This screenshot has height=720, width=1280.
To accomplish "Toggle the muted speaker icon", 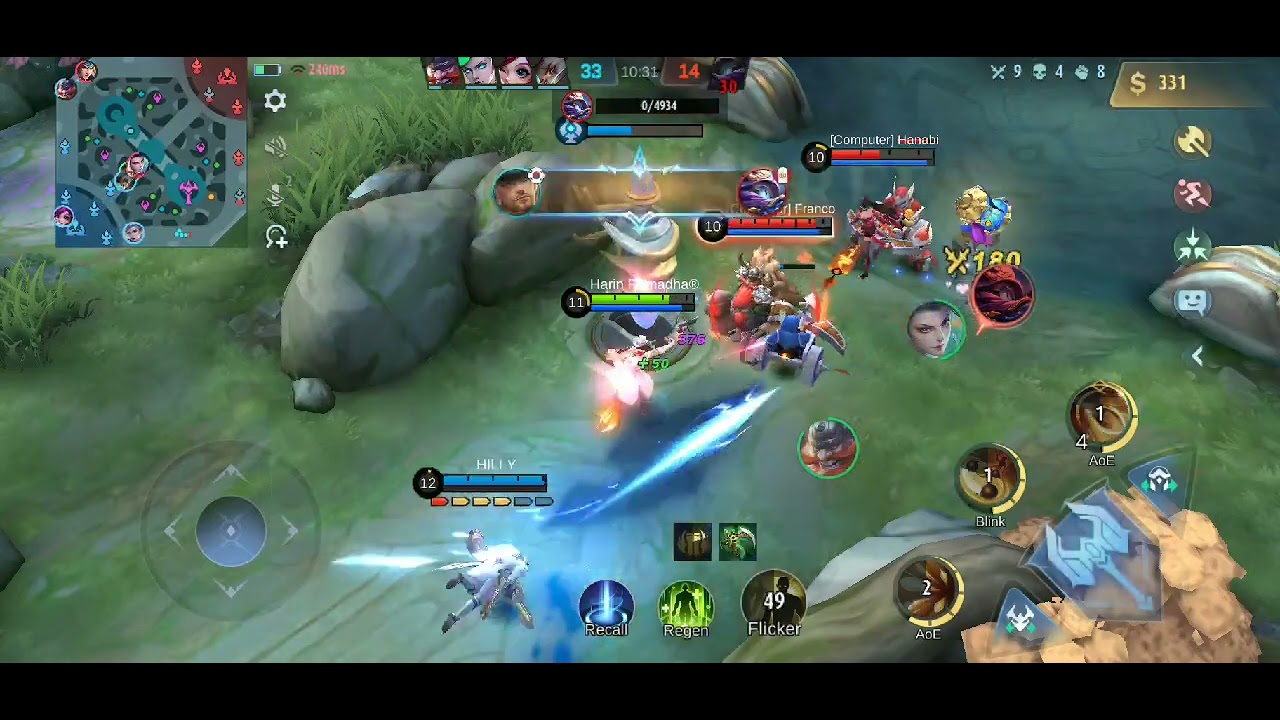I will pyautogui.click(x=276, y=148).
